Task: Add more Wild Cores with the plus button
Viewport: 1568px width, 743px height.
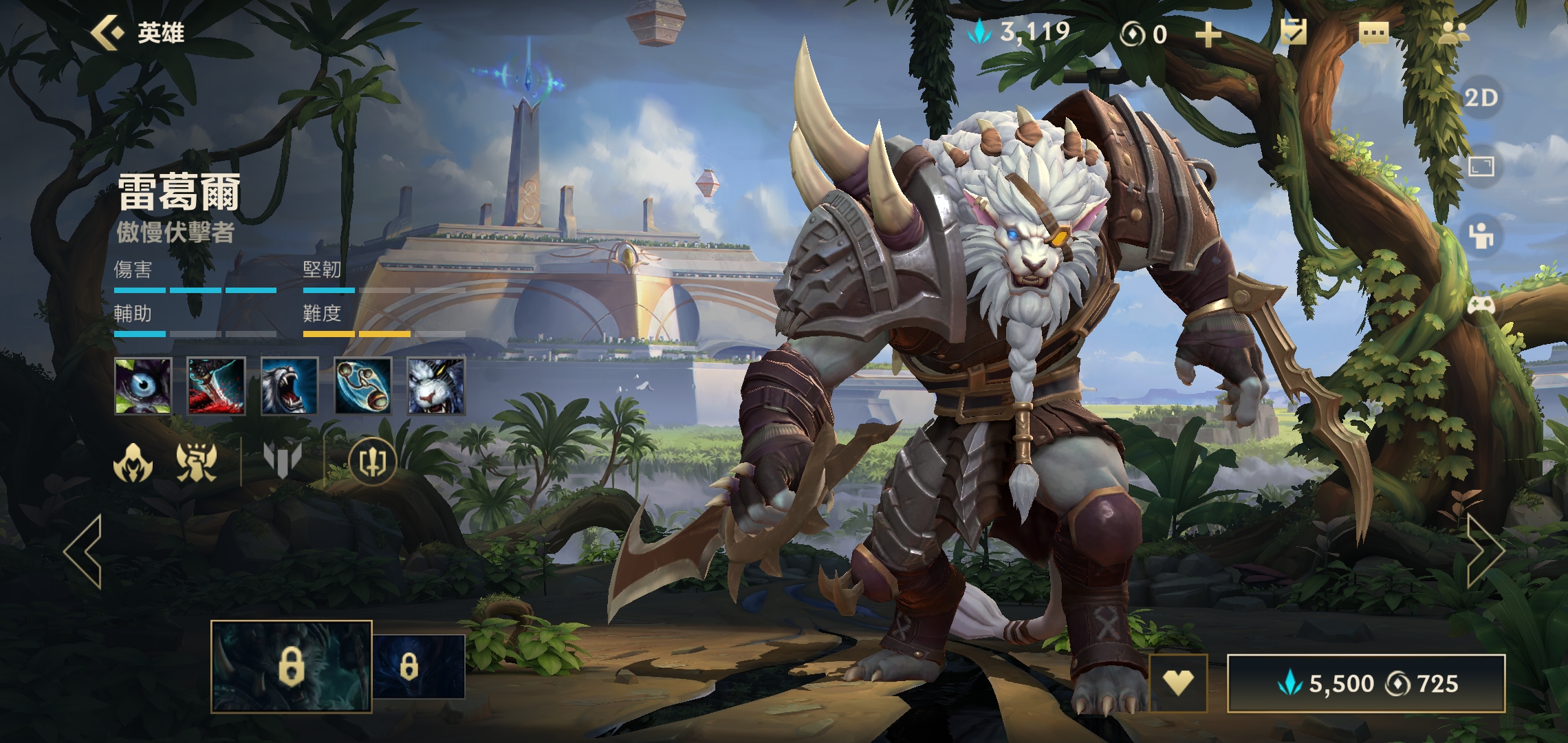Action: click(1208, 34)
